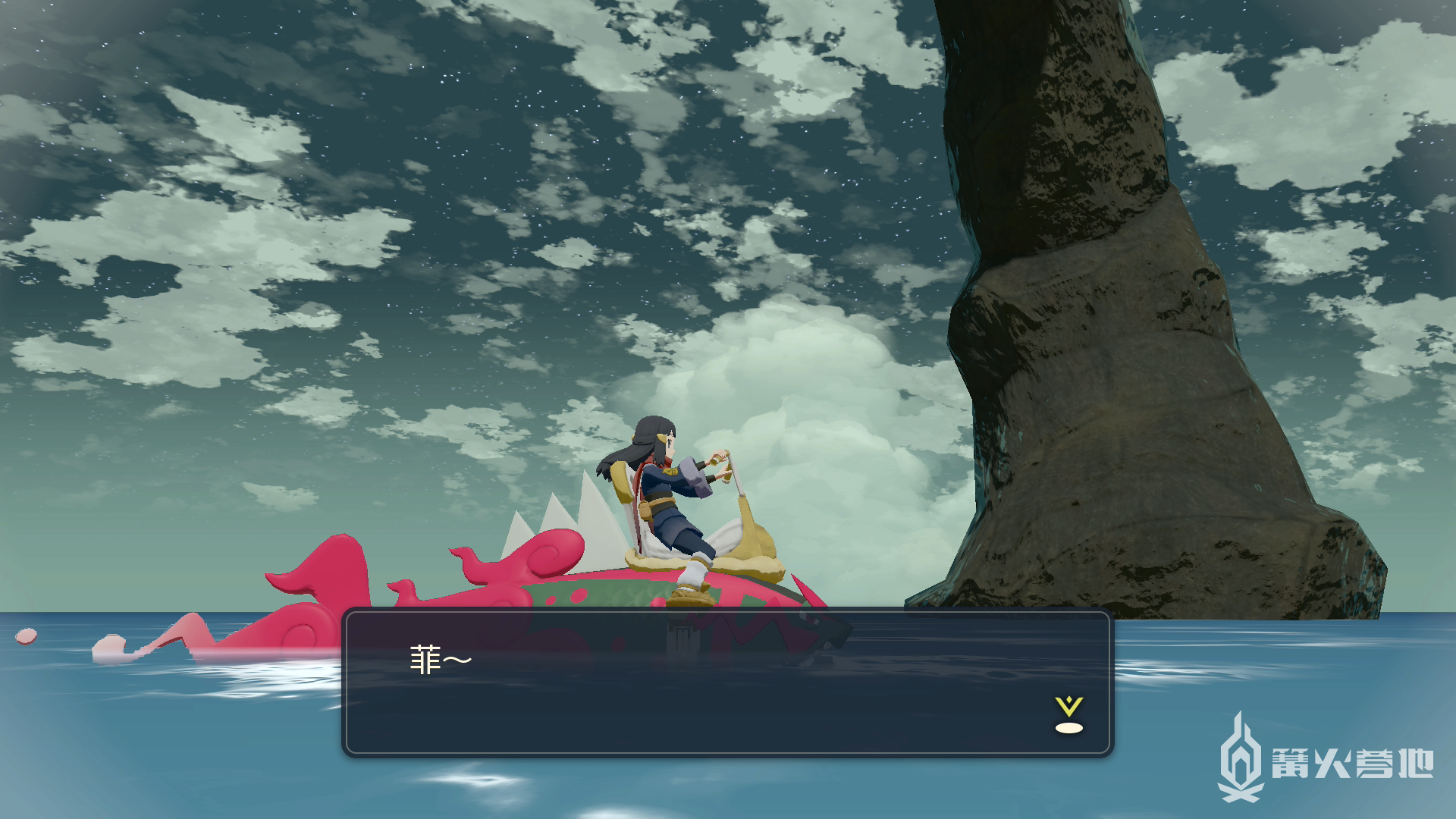Advance dialogue with the yellow arrow indicator
Image resolution: width=1456 pixels, height=819 pixels.
coord(1068,715)
